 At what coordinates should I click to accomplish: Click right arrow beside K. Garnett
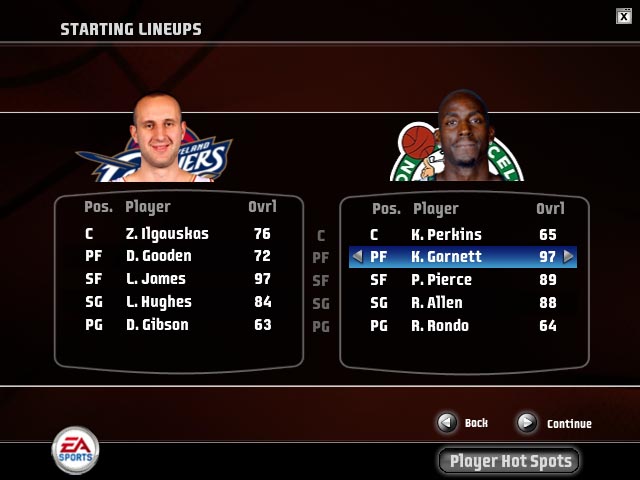pos(570,257)
